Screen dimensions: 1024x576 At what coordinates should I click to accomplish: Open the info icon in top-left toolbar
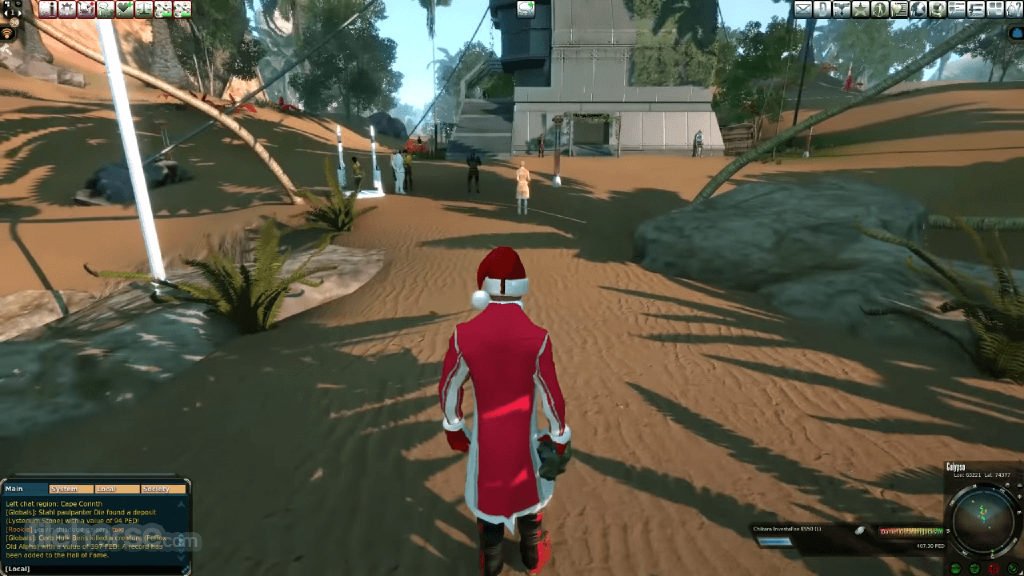[x=48, y=9]
